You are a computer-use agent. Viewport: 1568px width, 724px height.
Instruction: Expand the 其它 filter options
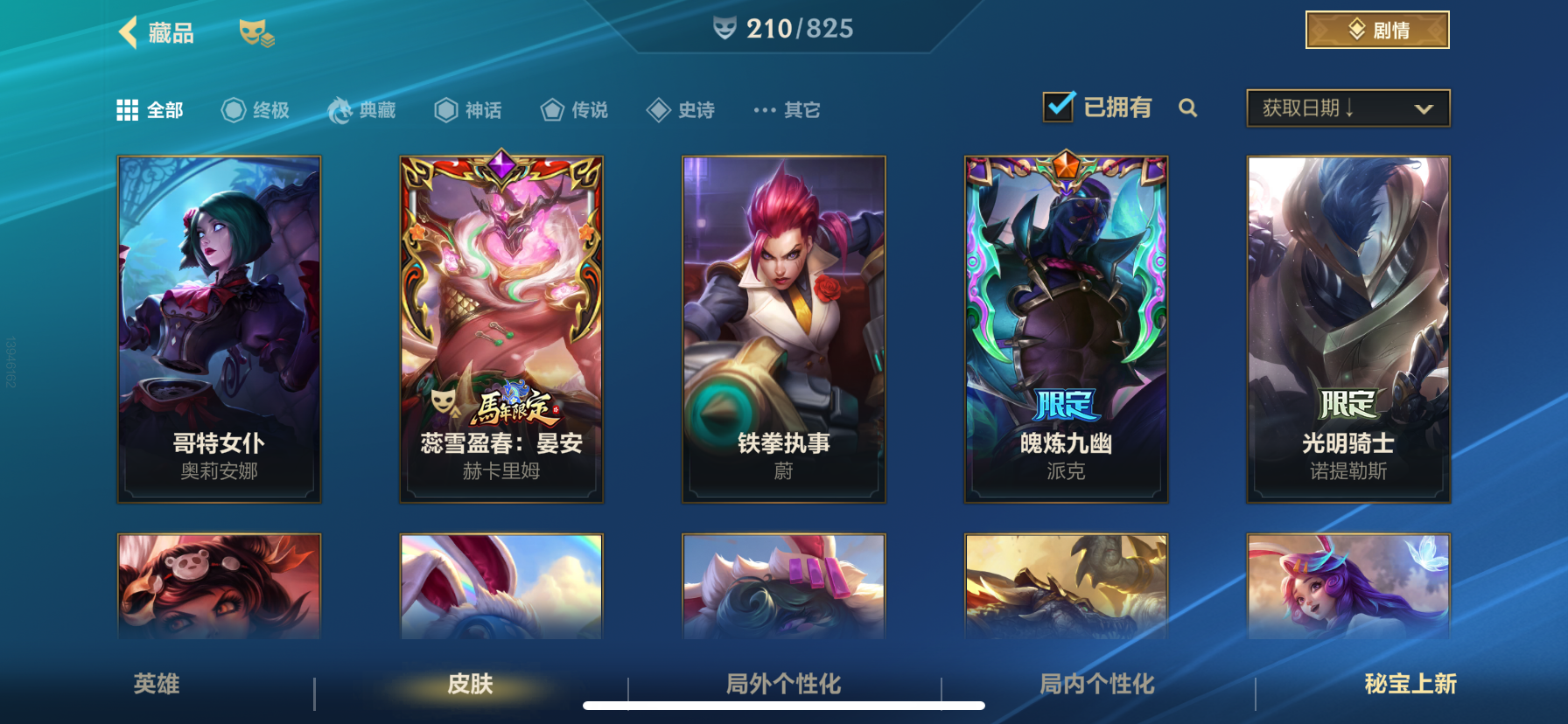(x=786, y=108)
